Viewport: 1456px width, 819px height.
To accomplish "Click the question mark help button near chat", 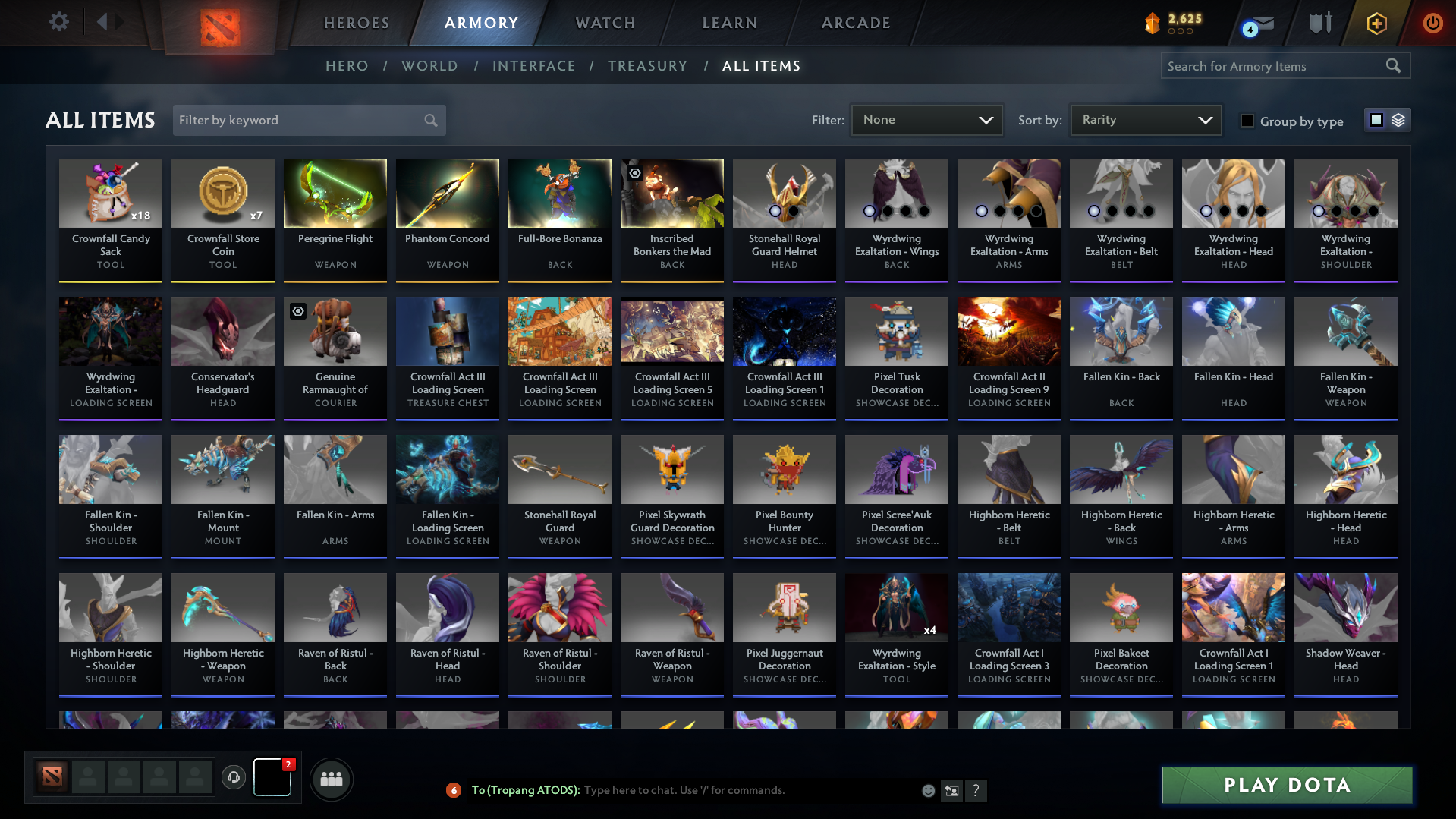I will coord(977,790).
